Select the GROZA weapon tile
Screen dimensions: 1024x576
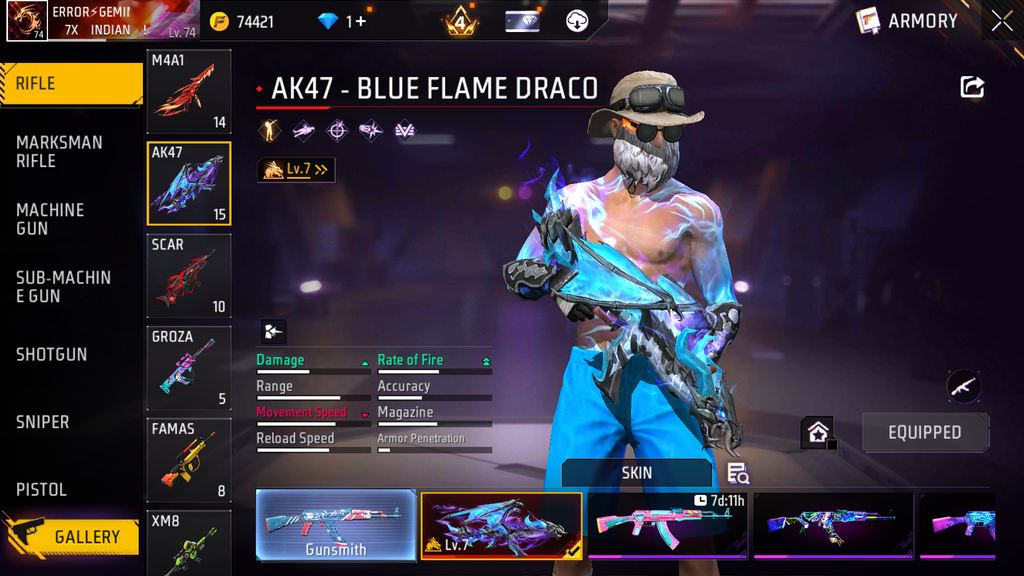pos(189,367)
